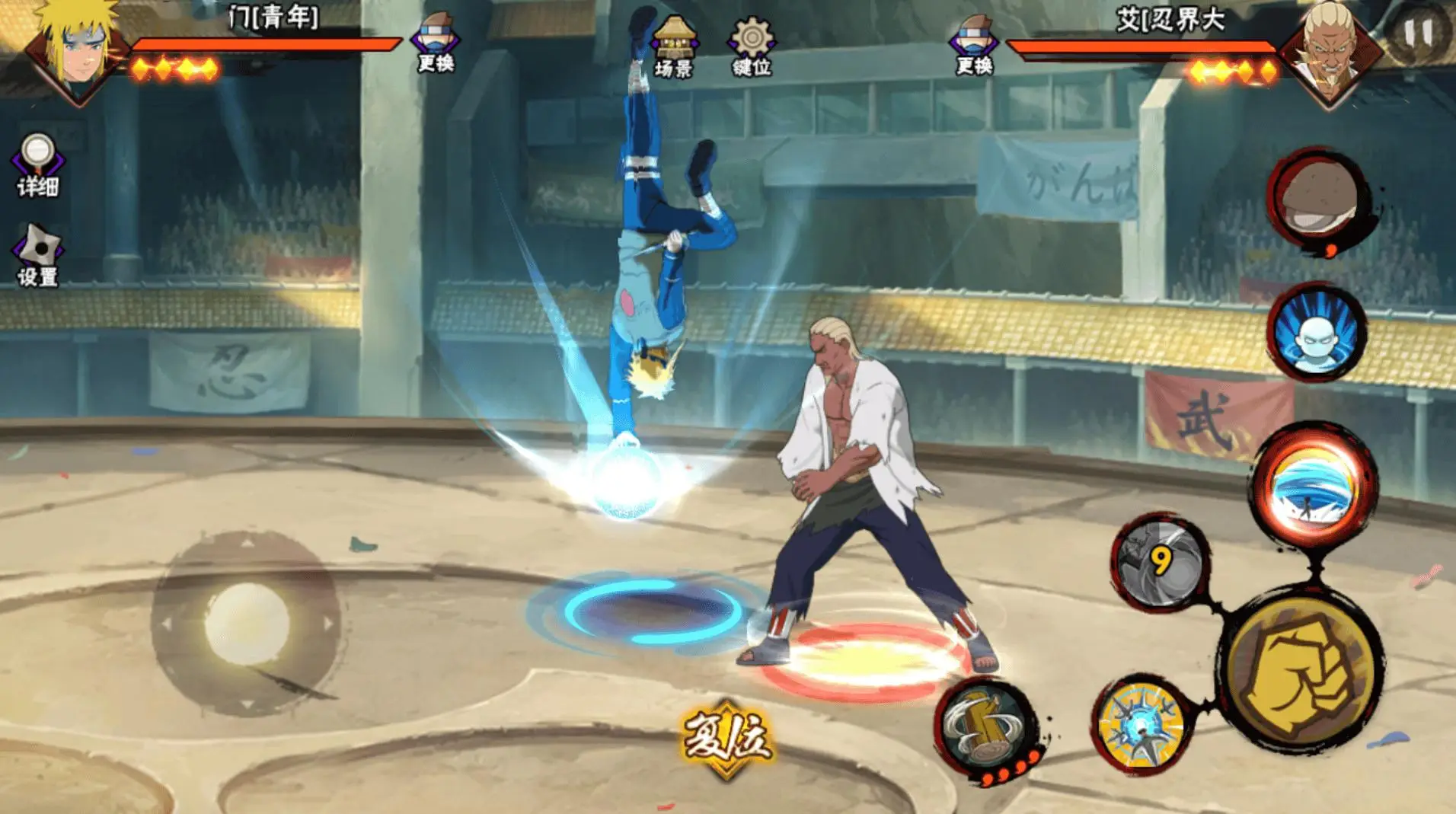Screen dimensions: 1456x814
Task: Tap the skill on cooldown showing 9
Action: click(1161, 563)
